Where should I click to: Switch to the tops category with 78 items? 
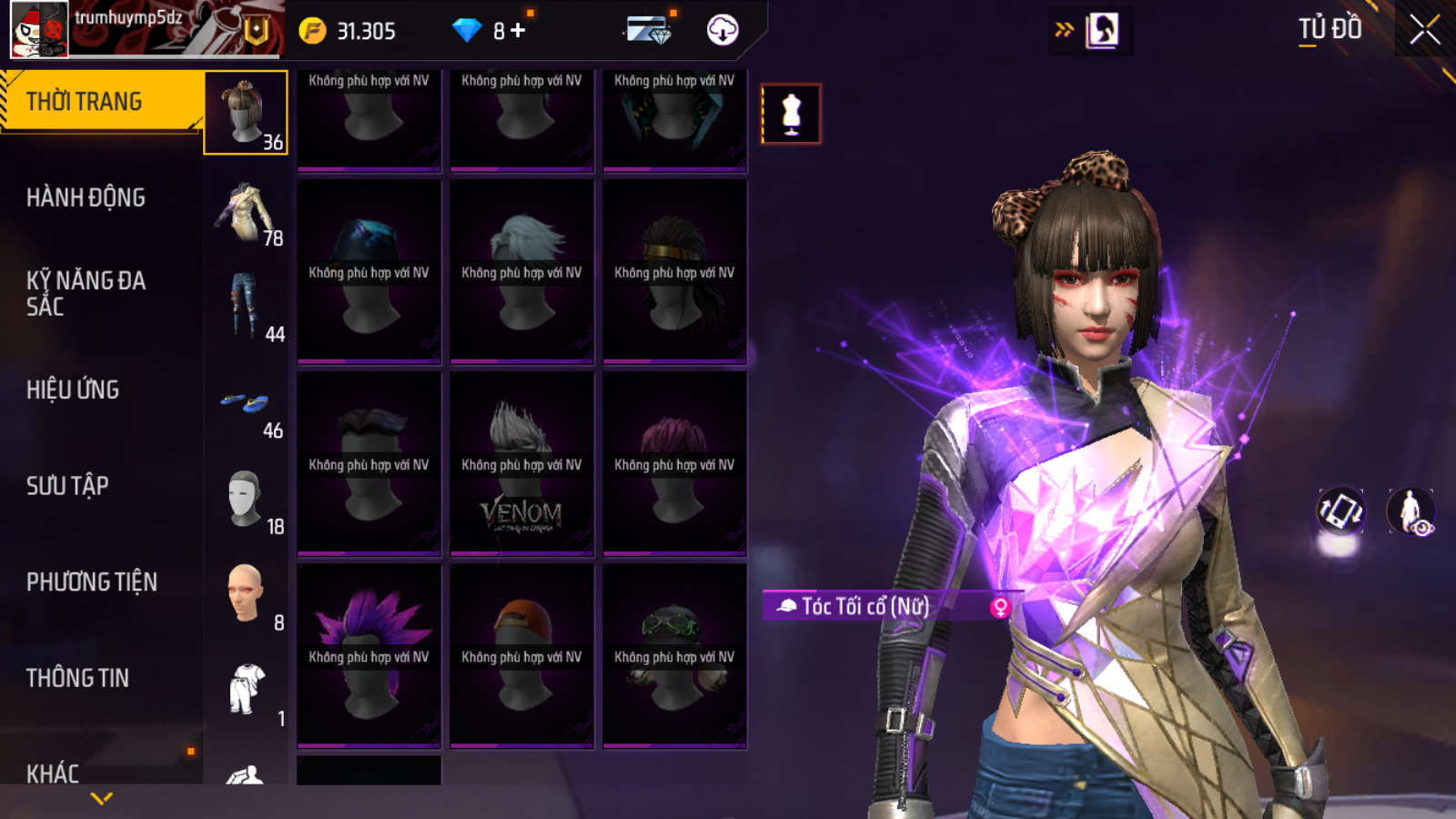click(246, 213)
